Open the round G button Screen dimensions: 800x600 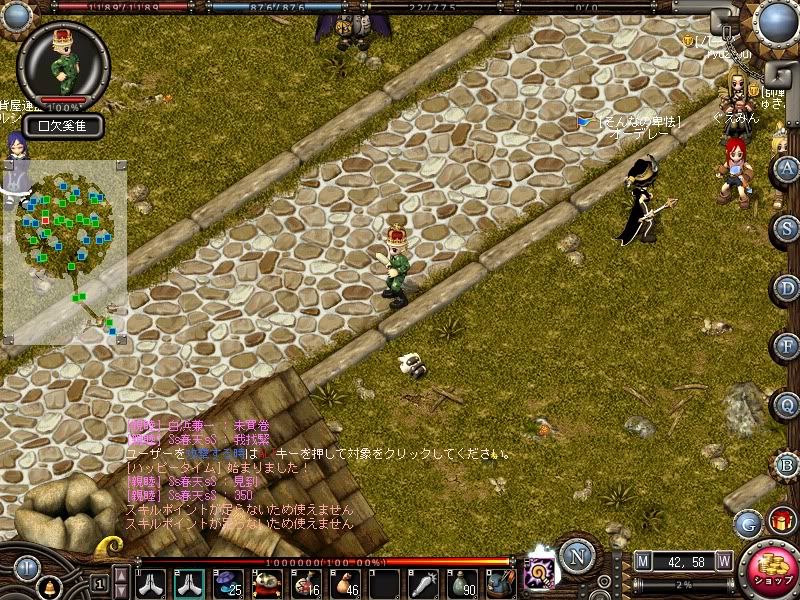pos(747,522)
